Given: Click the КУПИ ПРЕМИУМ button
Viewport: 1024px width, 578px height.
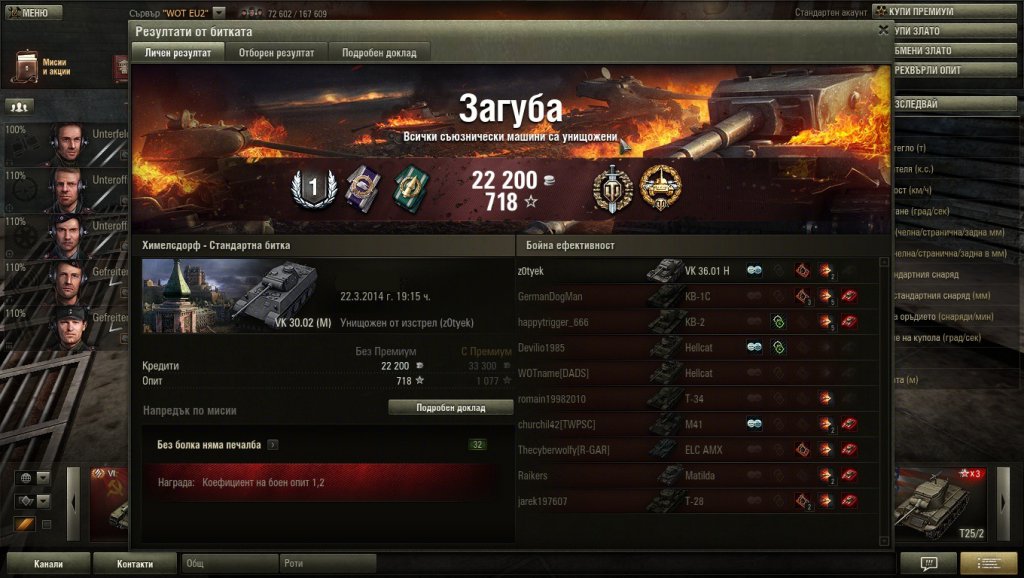Looking at the screenshot, I should (x=946, y=11).
